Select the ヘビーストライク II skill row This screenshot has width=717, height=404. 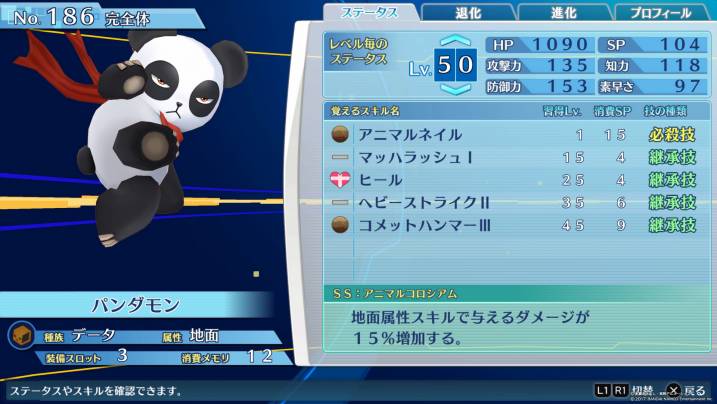513,202
